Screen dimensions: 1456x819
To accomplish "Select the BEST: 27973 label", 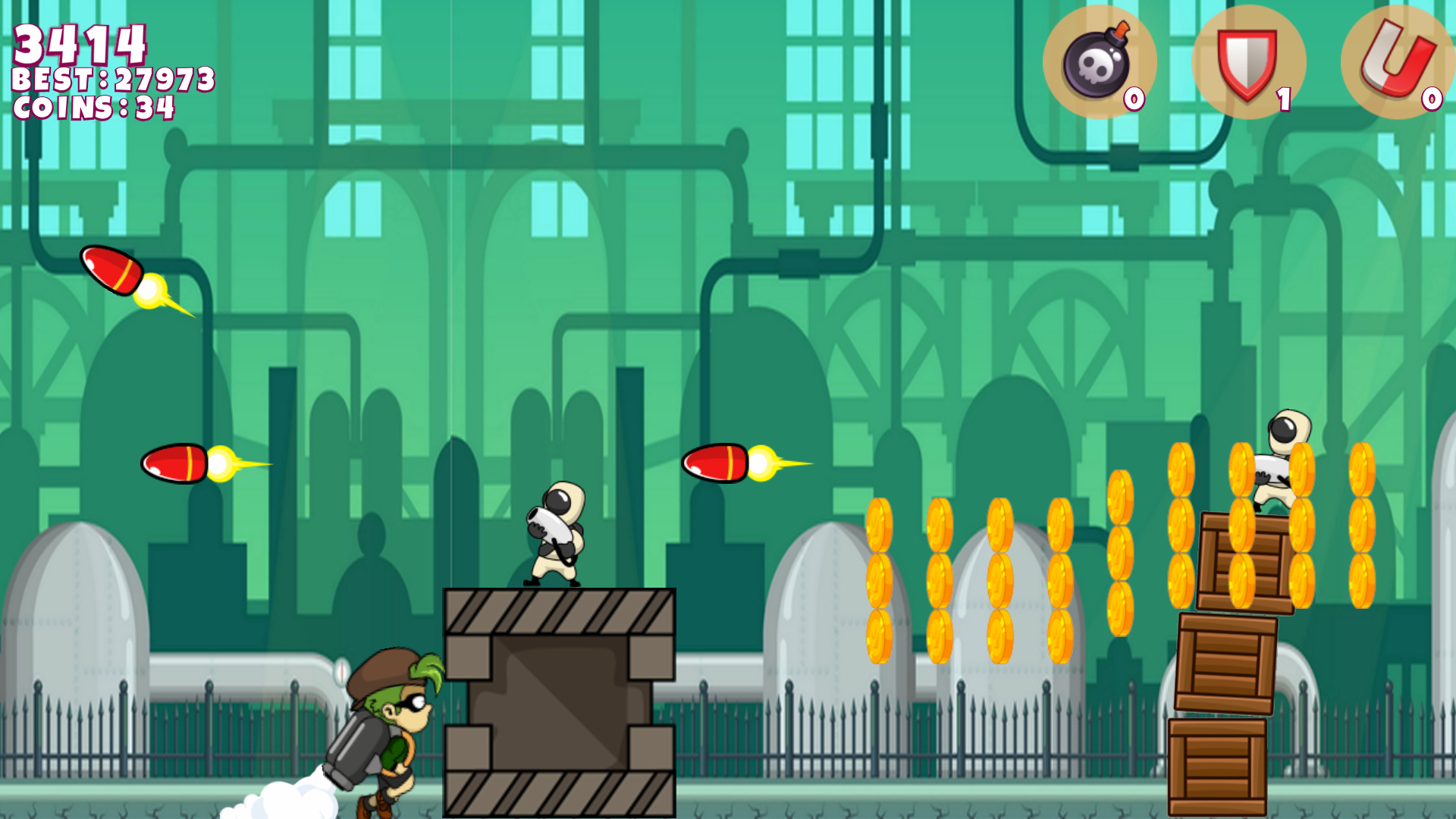I will pos(114,78).
